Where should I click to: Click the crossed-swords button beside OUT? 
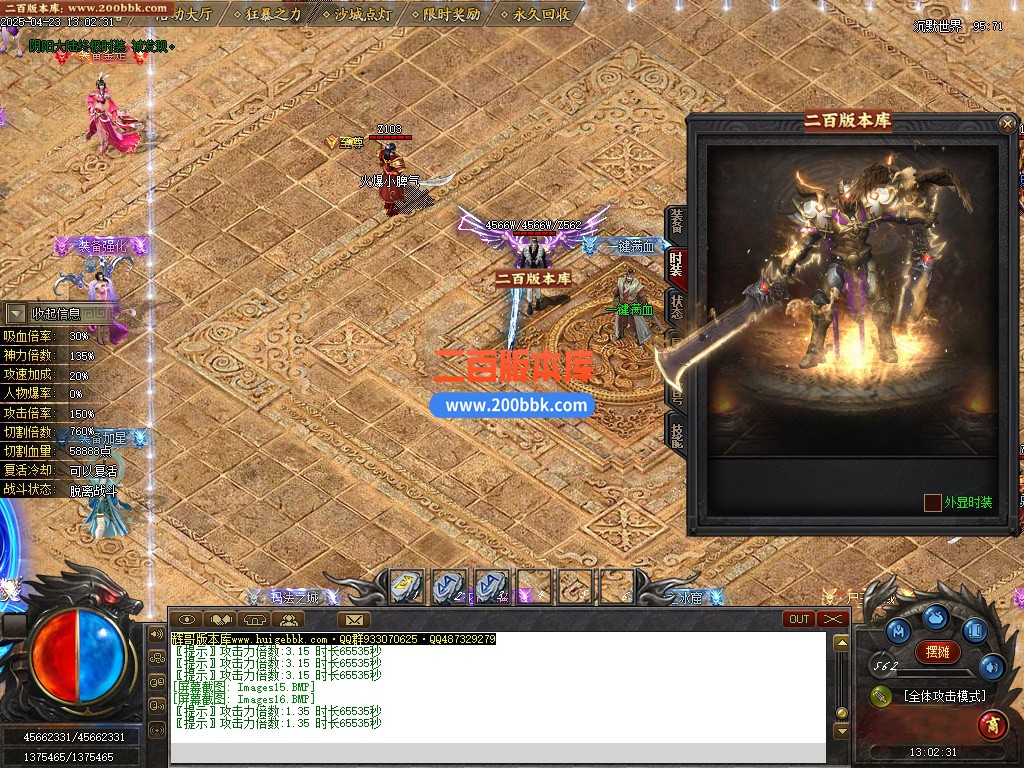click(833, 619)
